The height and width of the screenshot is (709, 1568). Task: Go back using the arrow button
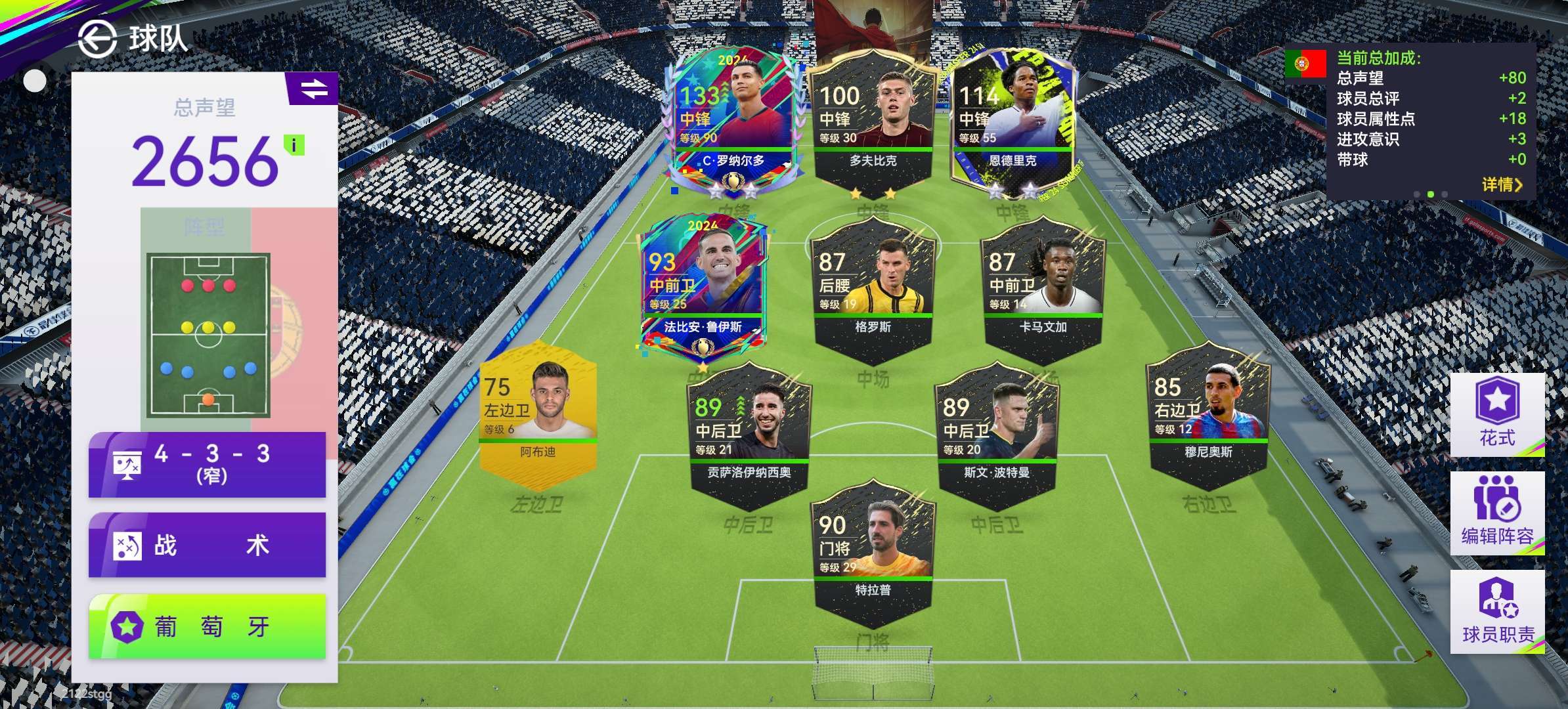pyautogui.click(x=97, y=39)
